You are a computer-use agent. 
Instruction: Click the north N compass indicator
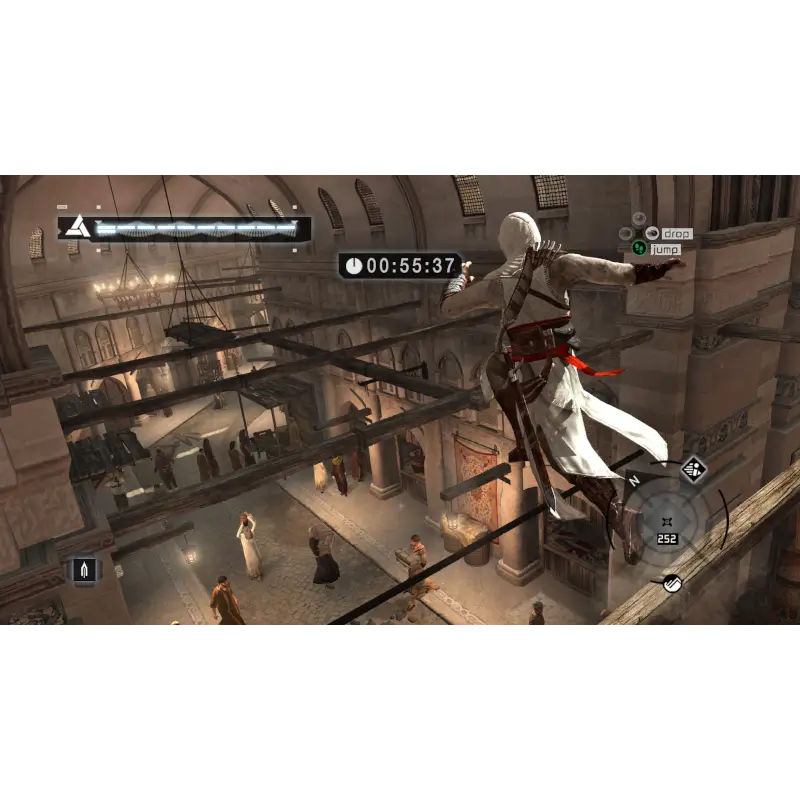click(x=633, y=480)
